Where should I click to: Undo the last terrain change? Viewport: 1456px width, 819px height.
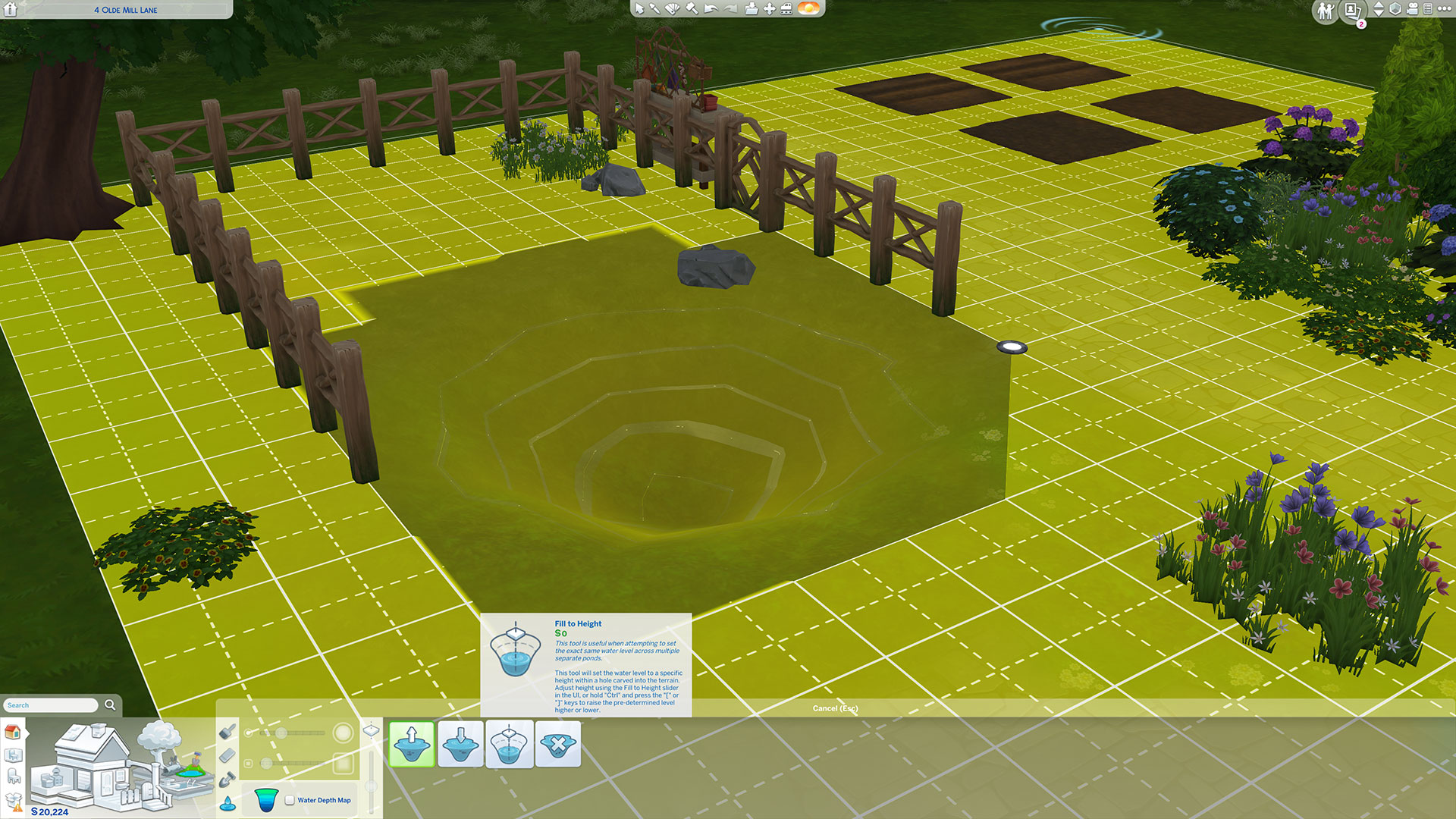click(x=711, y=8)
